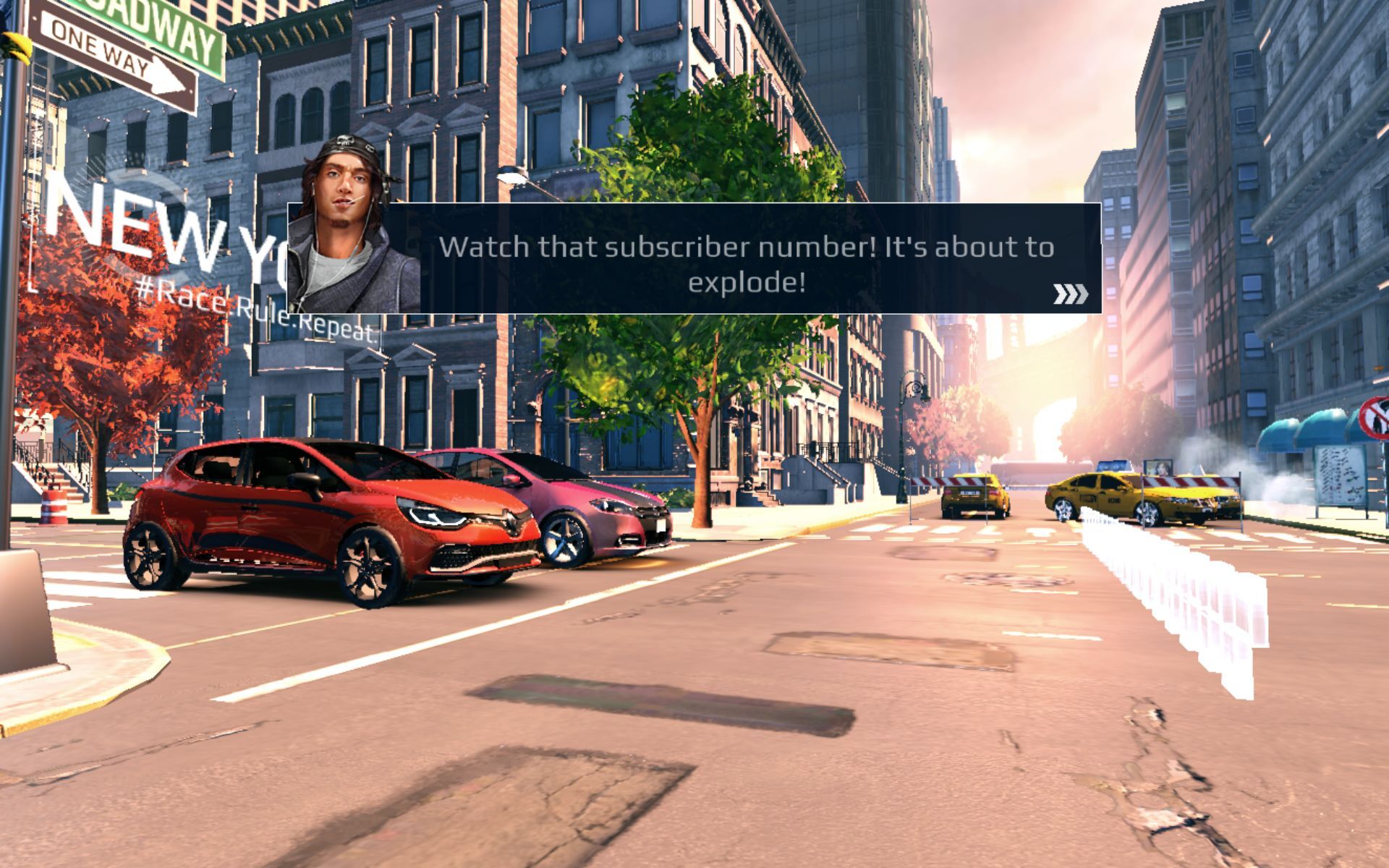This screenshot has height=868, width=1389.
Task: Advance dialogue with the triple-arrow continue button
Action: pos(1070,294)
